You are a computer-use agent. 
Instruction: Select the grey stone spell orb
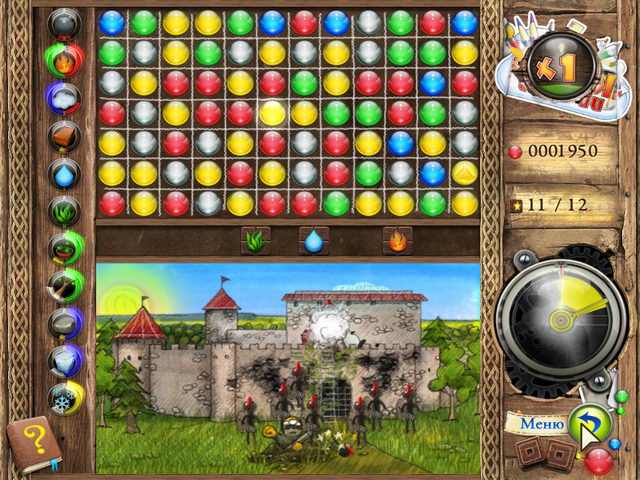point(65,323)
